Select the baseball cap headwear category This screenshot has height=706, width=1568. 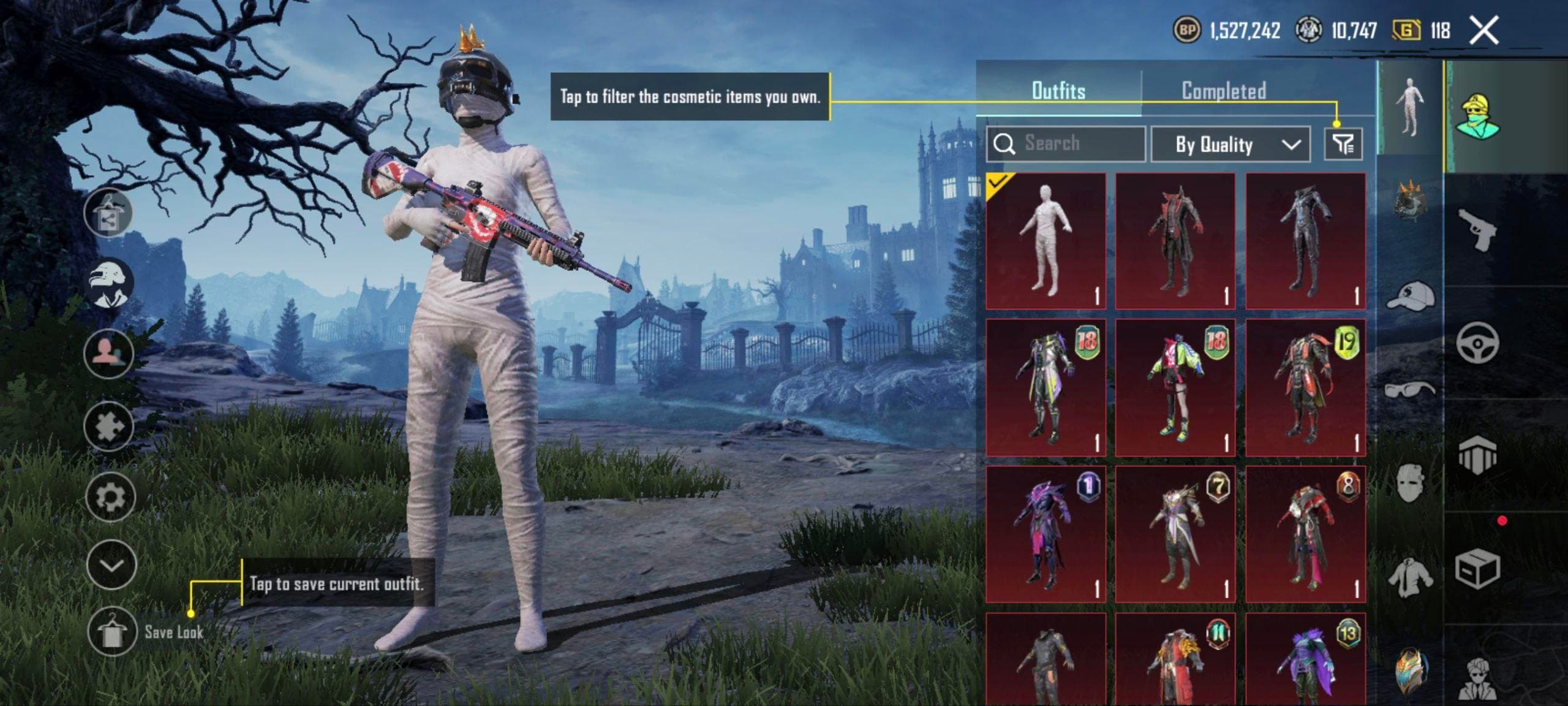[x=1410, y=297]
